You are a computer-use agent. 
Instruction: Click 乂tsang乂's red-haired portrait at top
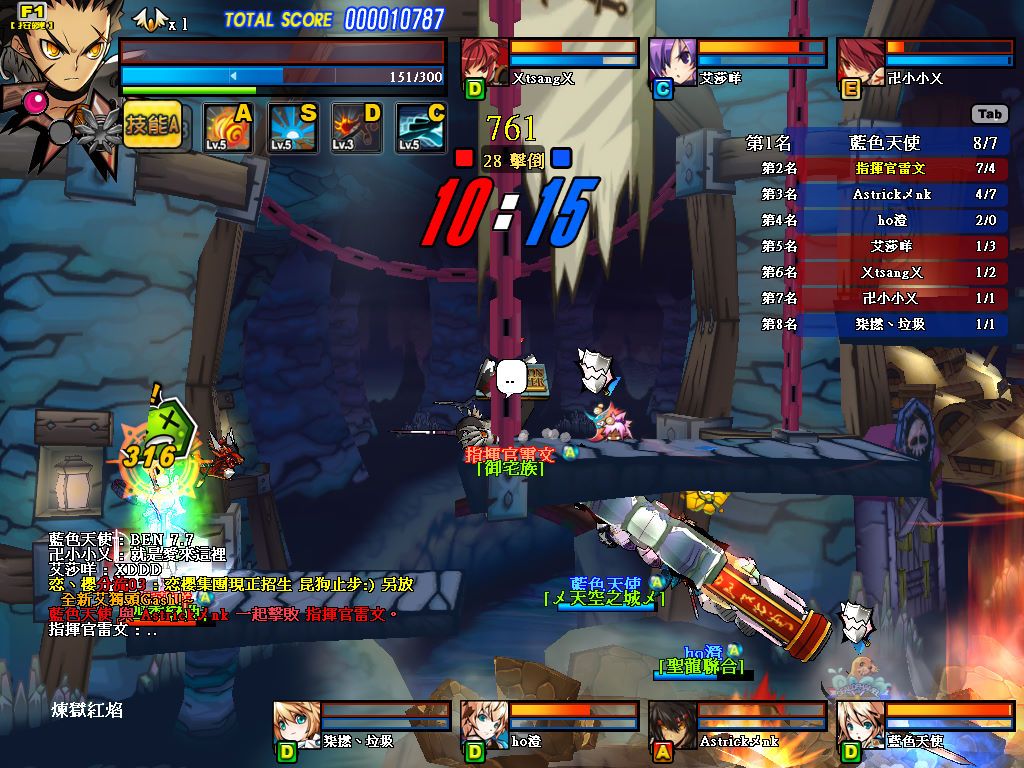484,60
